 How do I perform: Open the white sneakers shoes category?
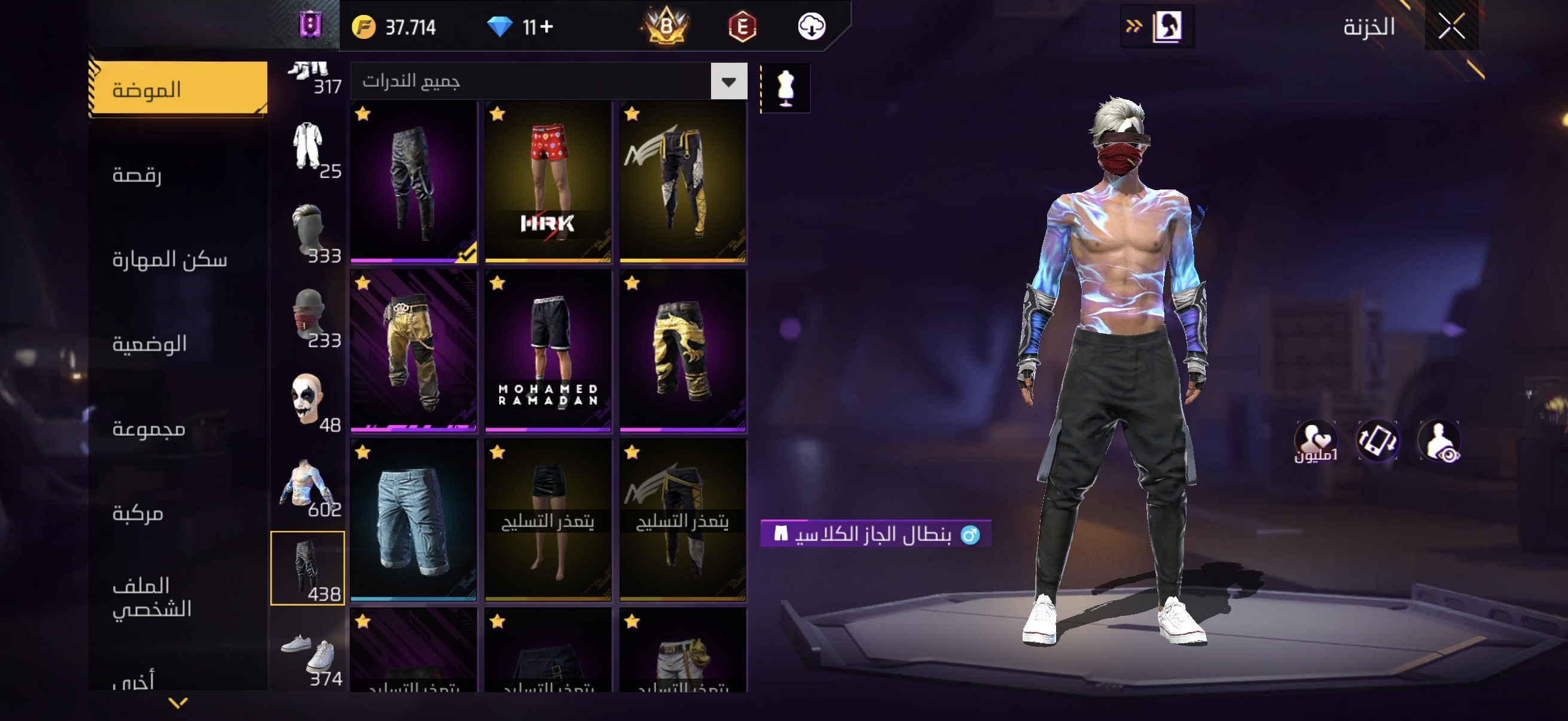coord(308,654)
